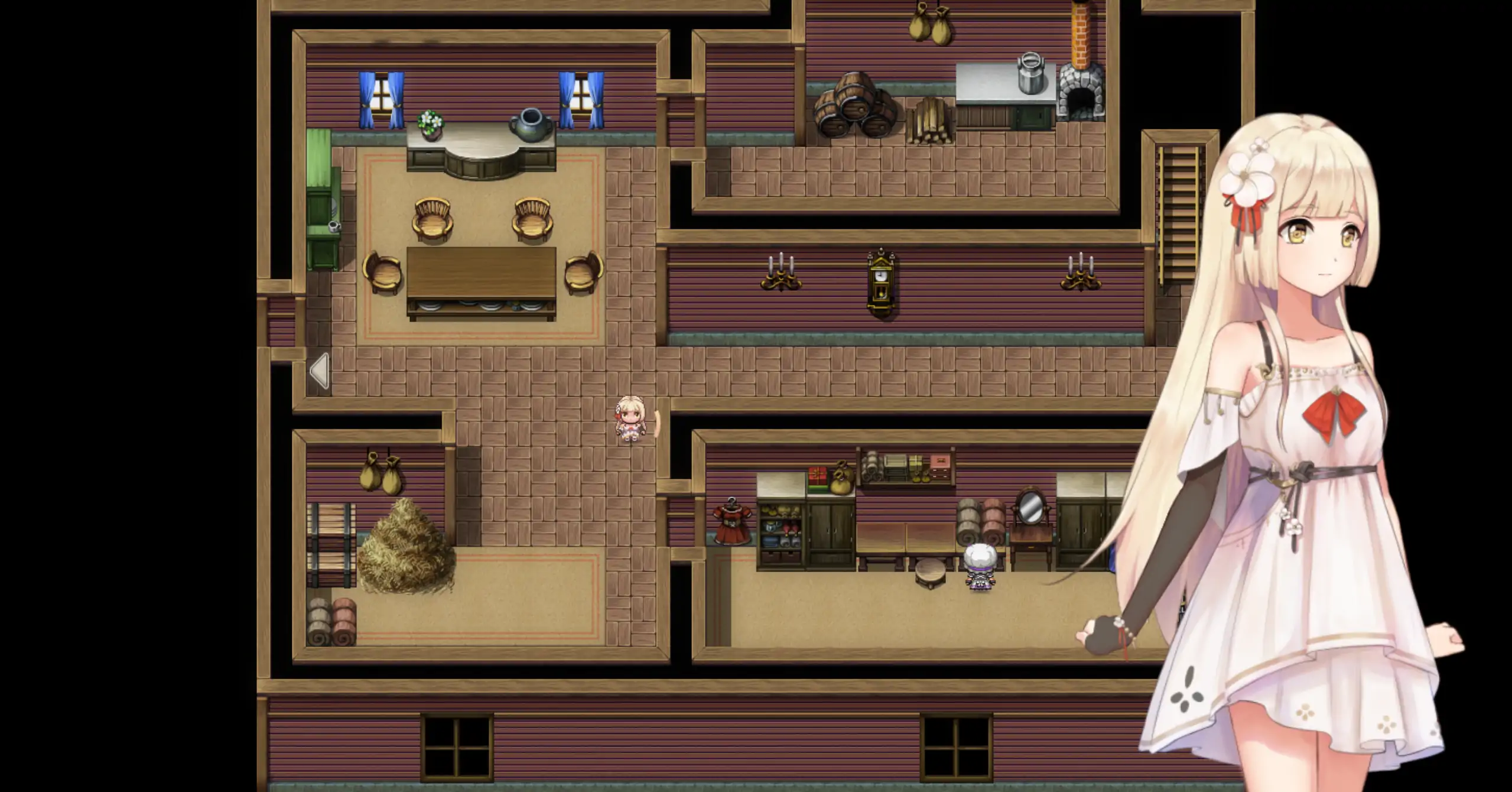Click the white left-pointing exit arrow
The image size is (1512, 792).
pos(320,371)
